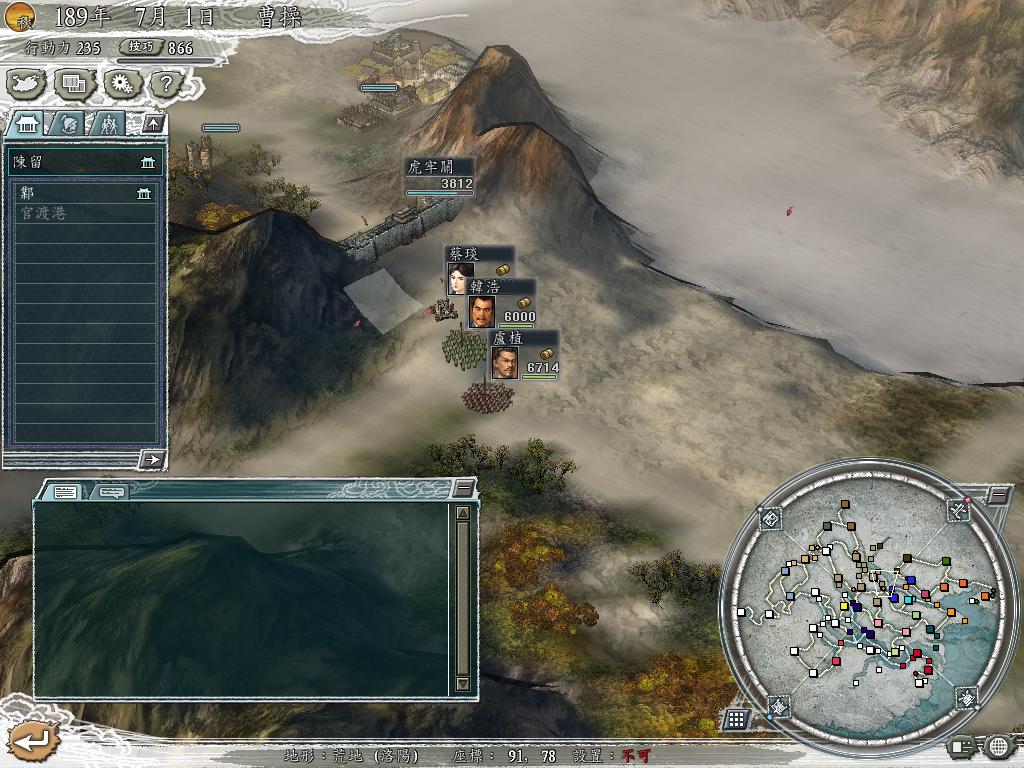Collapse the city list panel with arrow-up button
The height and width of the screenshot is (768, 1024).
coord(153,124)
